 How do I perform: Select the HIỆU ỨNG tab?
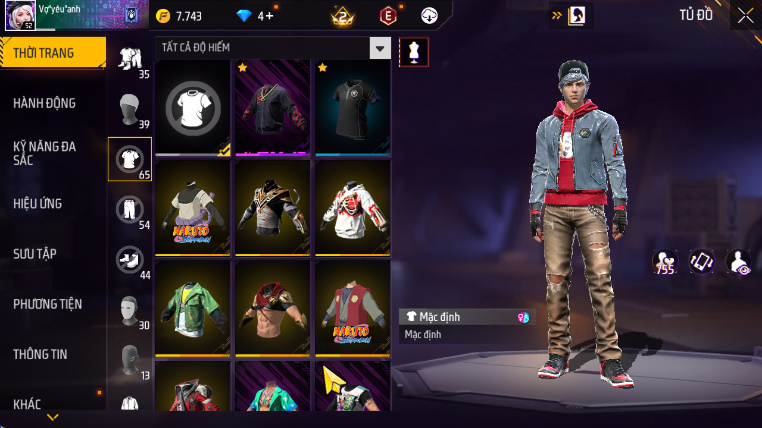tap(38, 203)
